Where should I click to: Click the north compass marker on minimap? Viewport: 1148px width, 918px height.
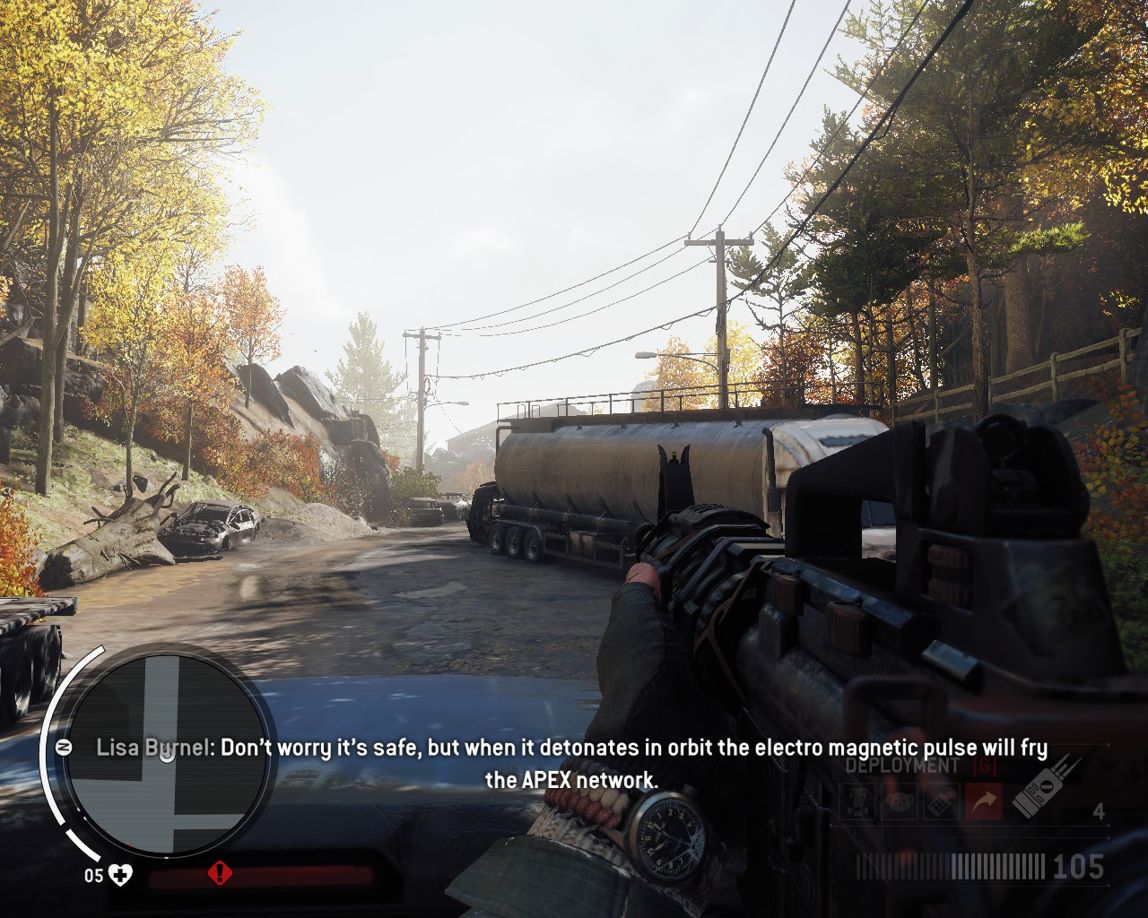pyautogui.click(x=62, y=747)
